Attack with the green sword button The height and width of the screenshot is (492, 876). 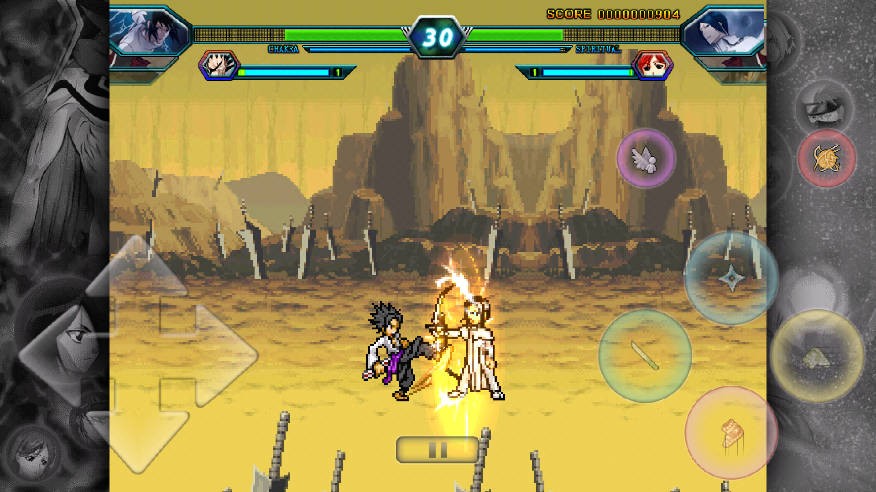pos(644,355)
